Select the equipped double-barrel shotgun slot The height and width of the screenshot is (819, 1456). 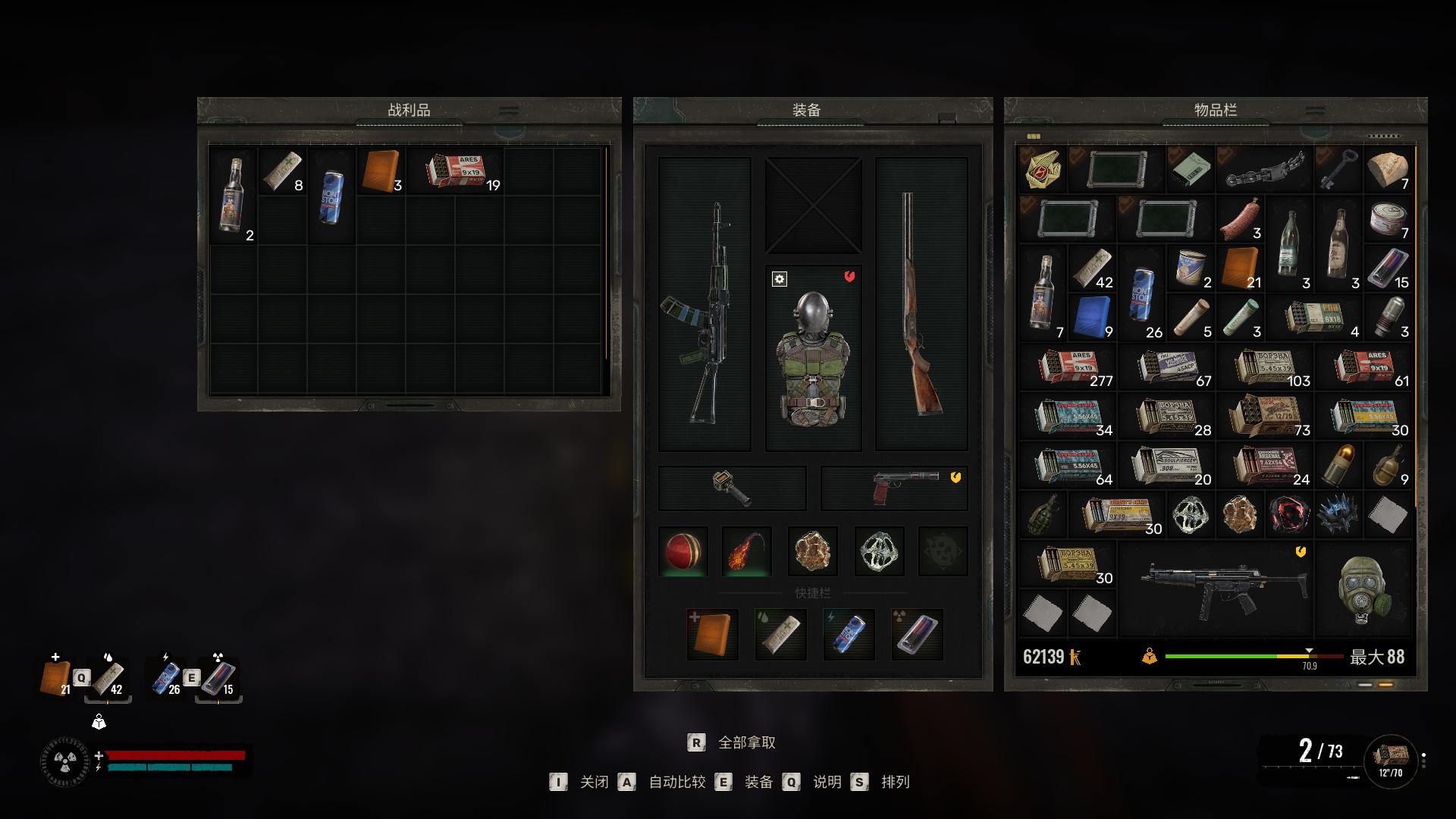click(921, 305)
